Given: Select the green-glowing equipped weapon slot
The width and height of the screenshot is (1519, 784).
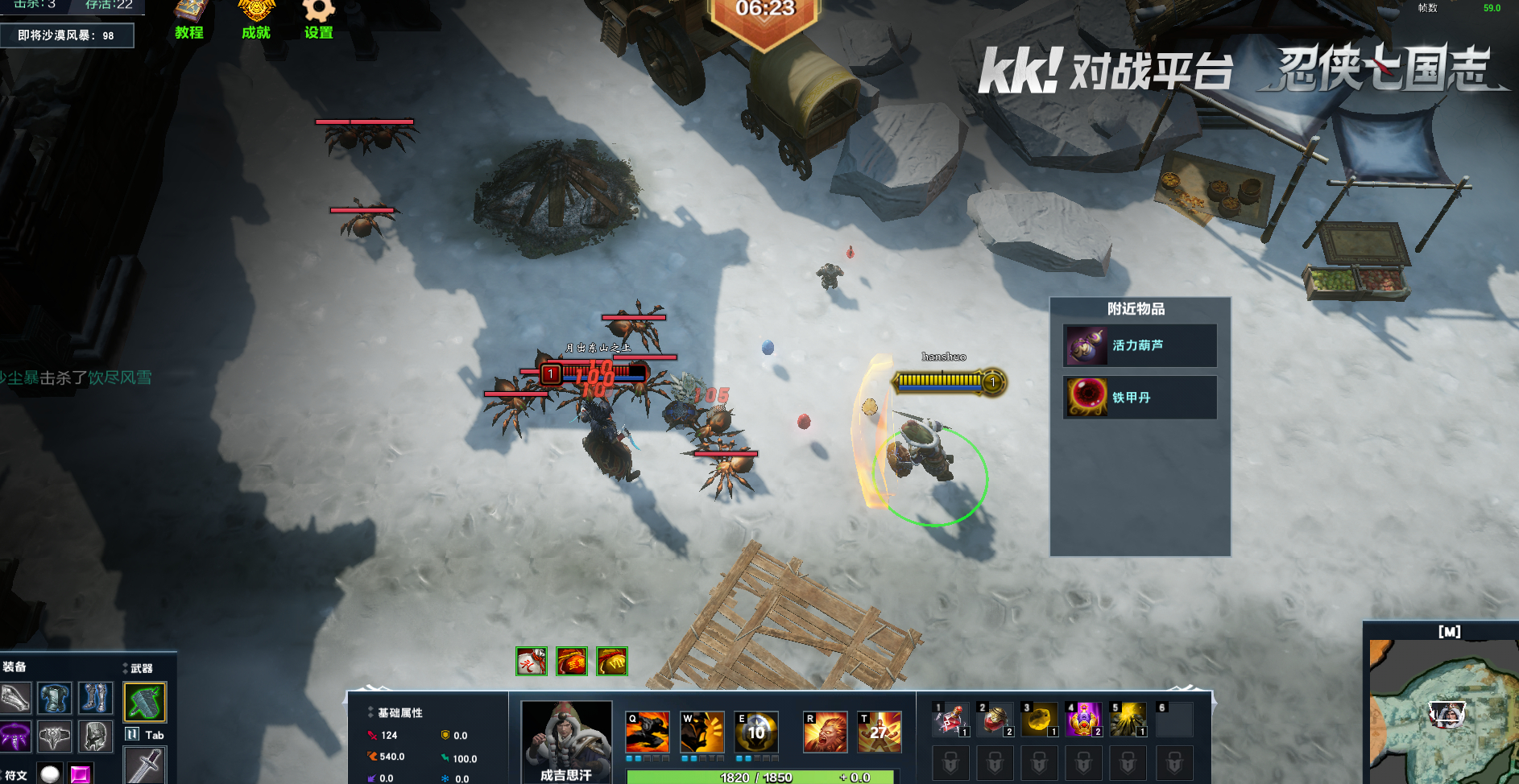Looking at the screenshot, I should (x=145, y=703).
